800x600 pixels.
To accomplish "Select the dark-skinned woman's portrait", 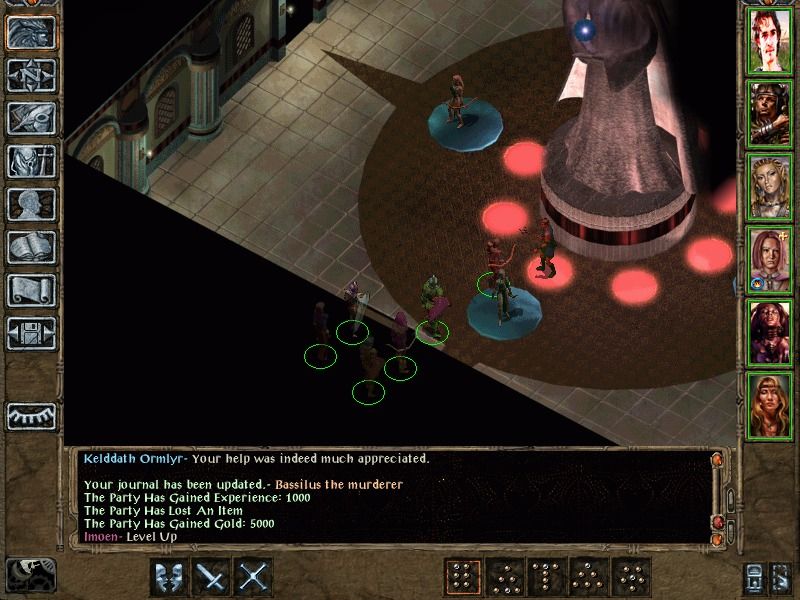I will (x=771, y=334).
